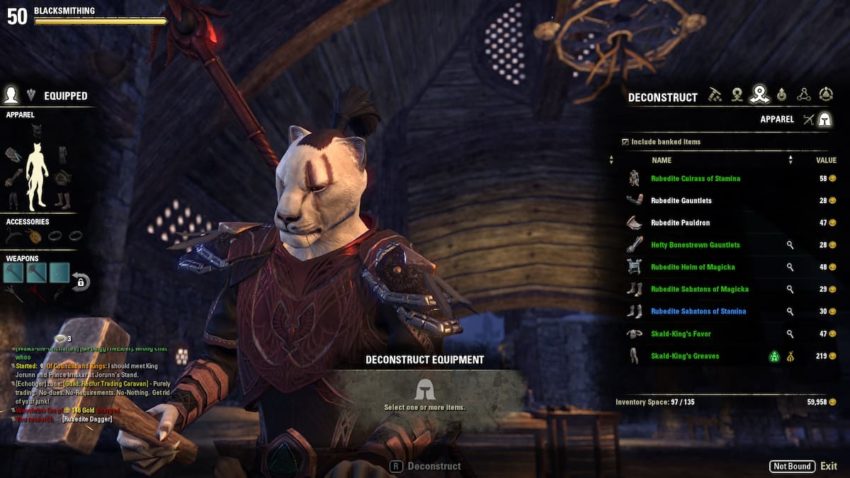Viewport: 850px width, 478px height.
Task: Select the Rubedite Pauldron item
Action: click(x=680, y=222)
